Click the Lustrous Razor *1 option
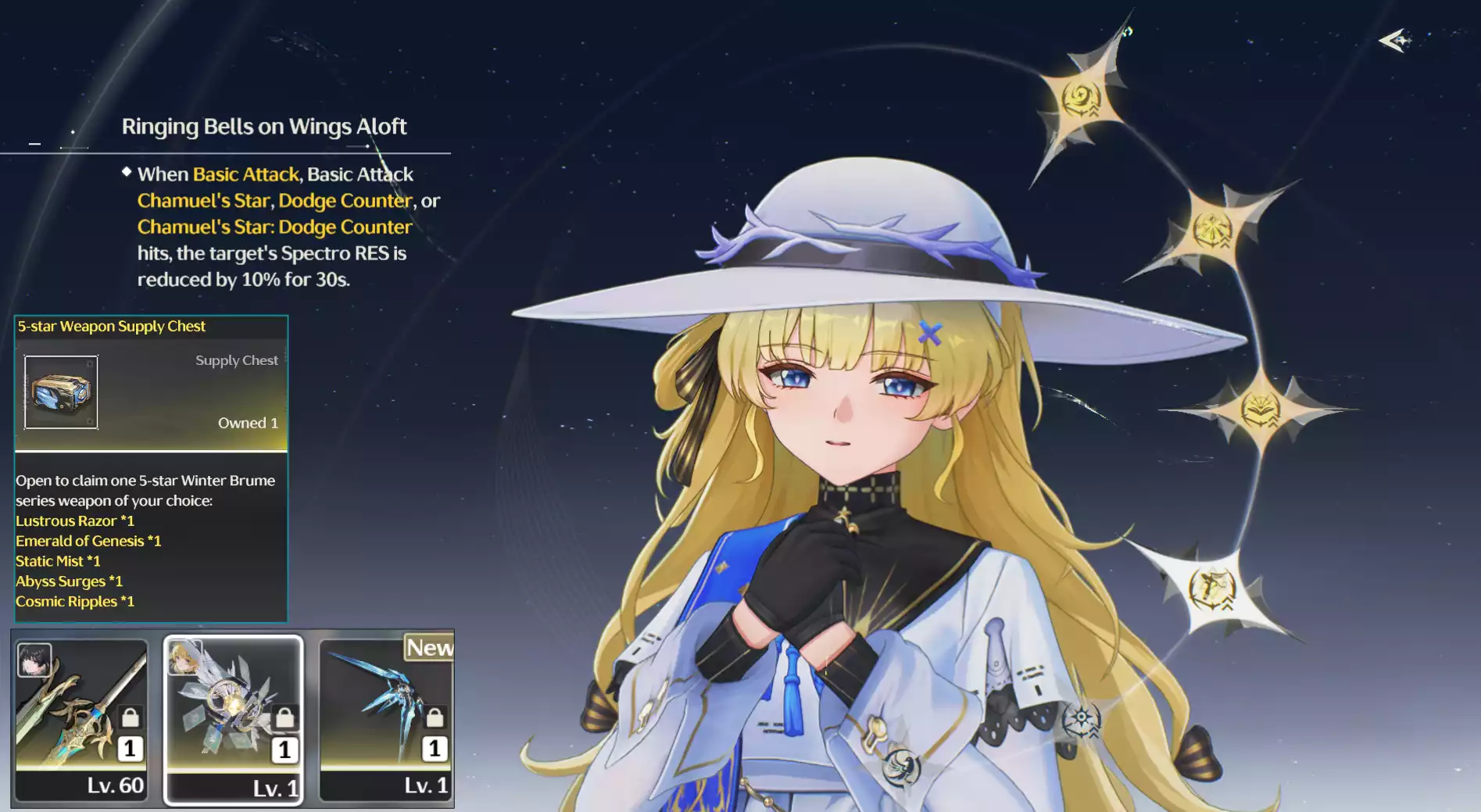This screenshot has width=1481, height=812. [76, 520]
